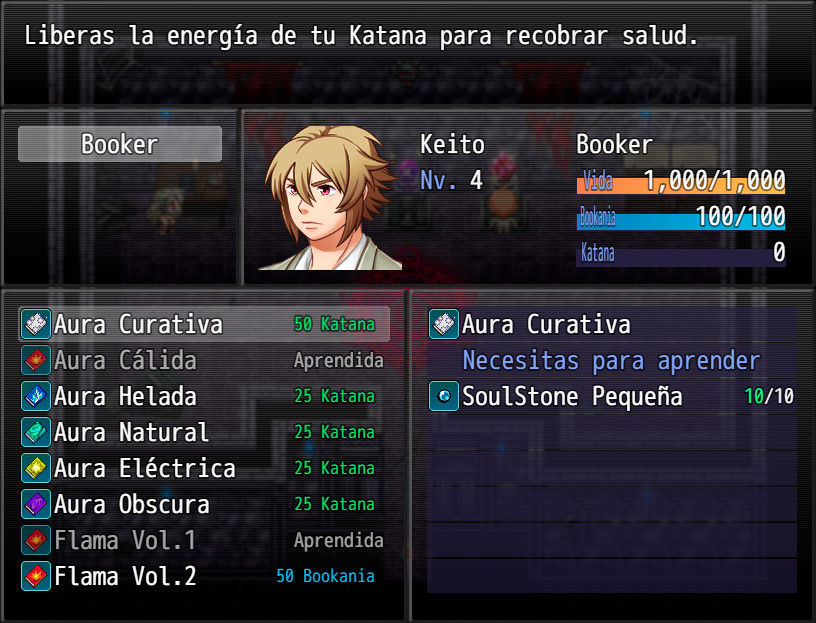816x623 pixels.
Task: Choose the Flama Vol.2 skill
Action: point(203,576)
